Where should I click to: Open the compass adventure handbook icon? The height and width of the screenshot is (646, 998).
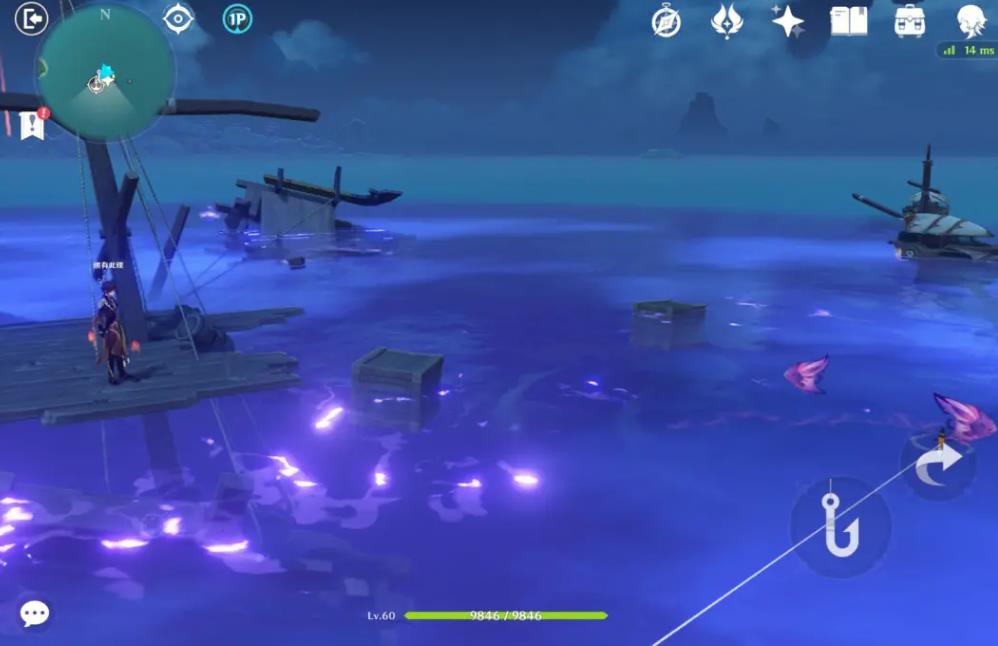(666, 21)
